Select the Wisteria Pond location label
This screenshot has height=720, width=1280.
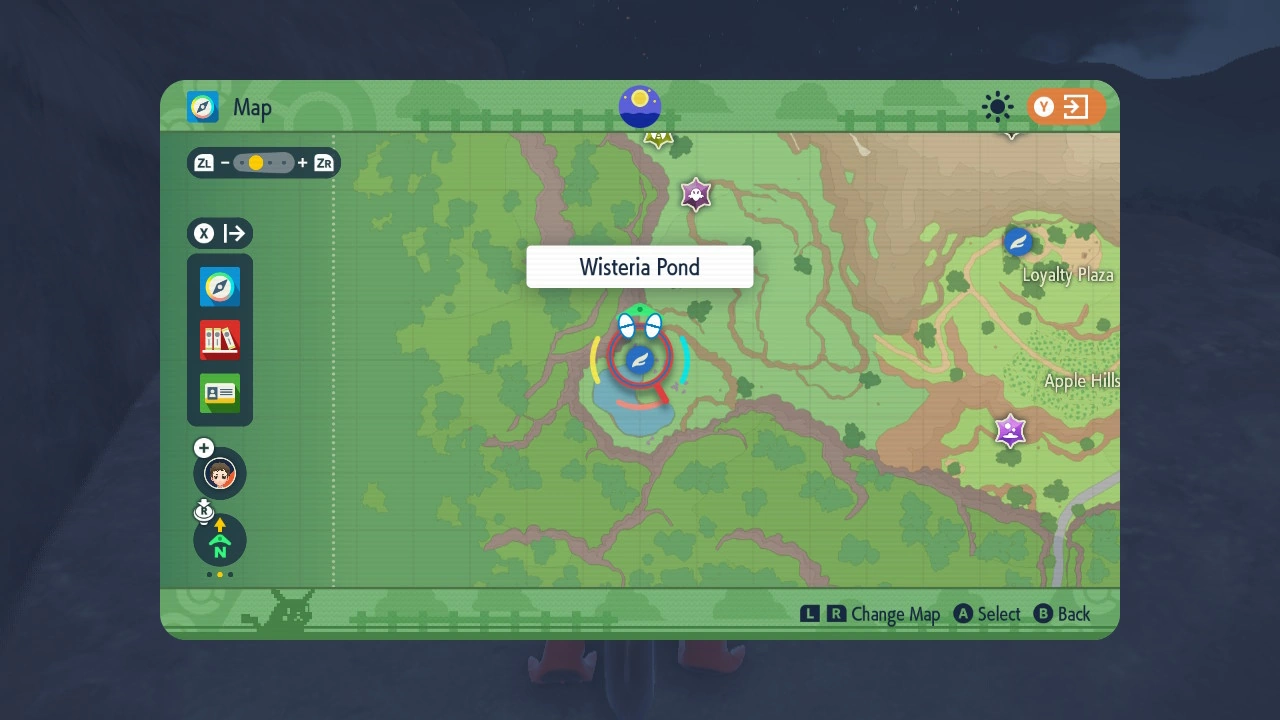[x=639, y=266]
